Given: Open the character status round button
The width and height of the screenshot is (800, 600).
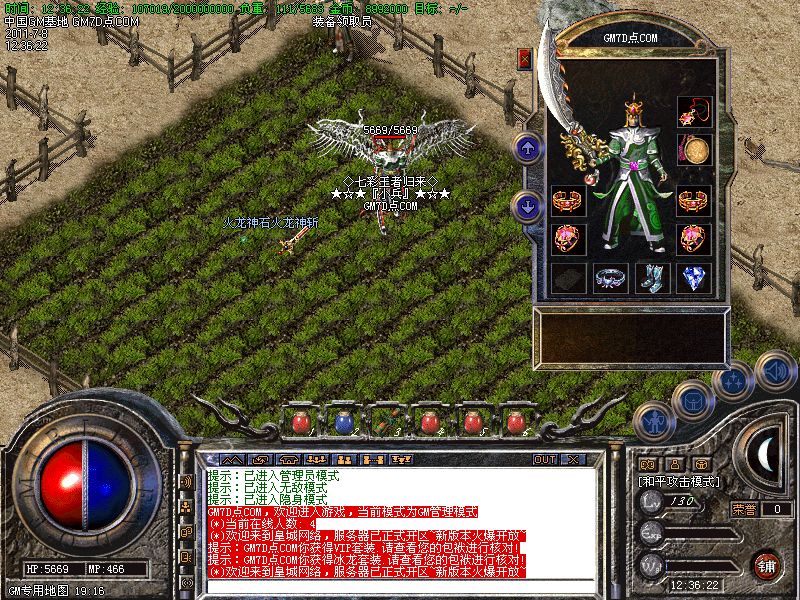Looking at the screenshot, I should tap(653, 423).
